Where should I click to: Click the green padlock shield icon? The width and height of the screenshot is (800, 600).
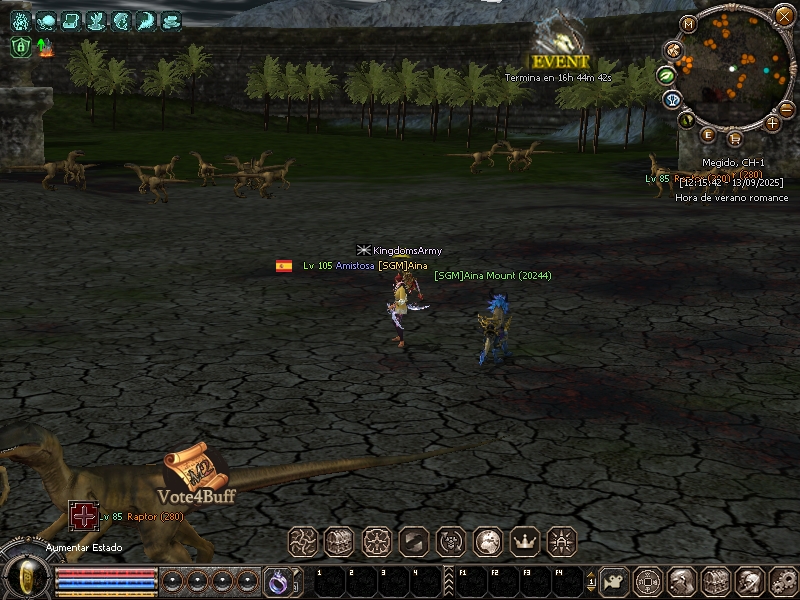point(19,47)
